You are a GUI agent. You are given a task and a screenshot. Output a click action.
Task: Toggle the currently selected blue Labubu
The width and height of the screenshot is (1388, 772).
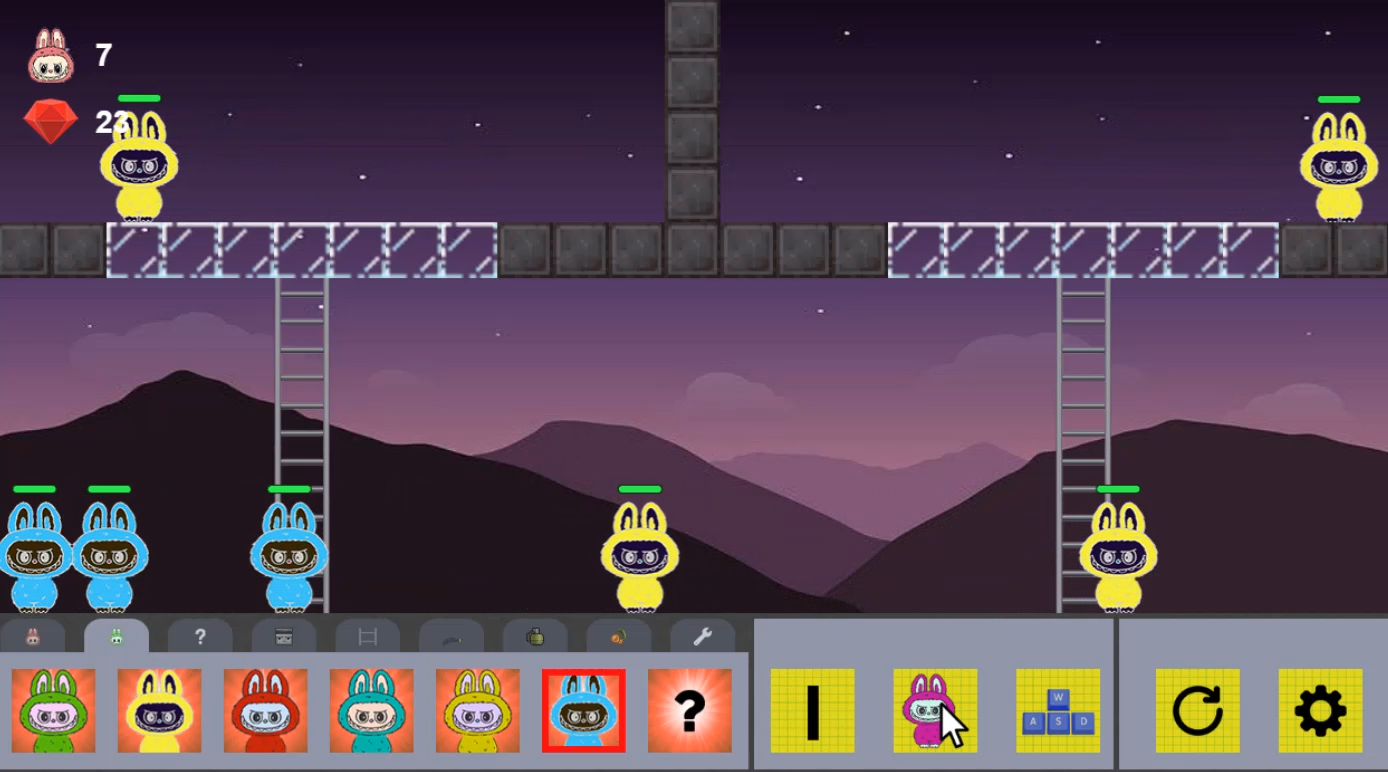584,712
